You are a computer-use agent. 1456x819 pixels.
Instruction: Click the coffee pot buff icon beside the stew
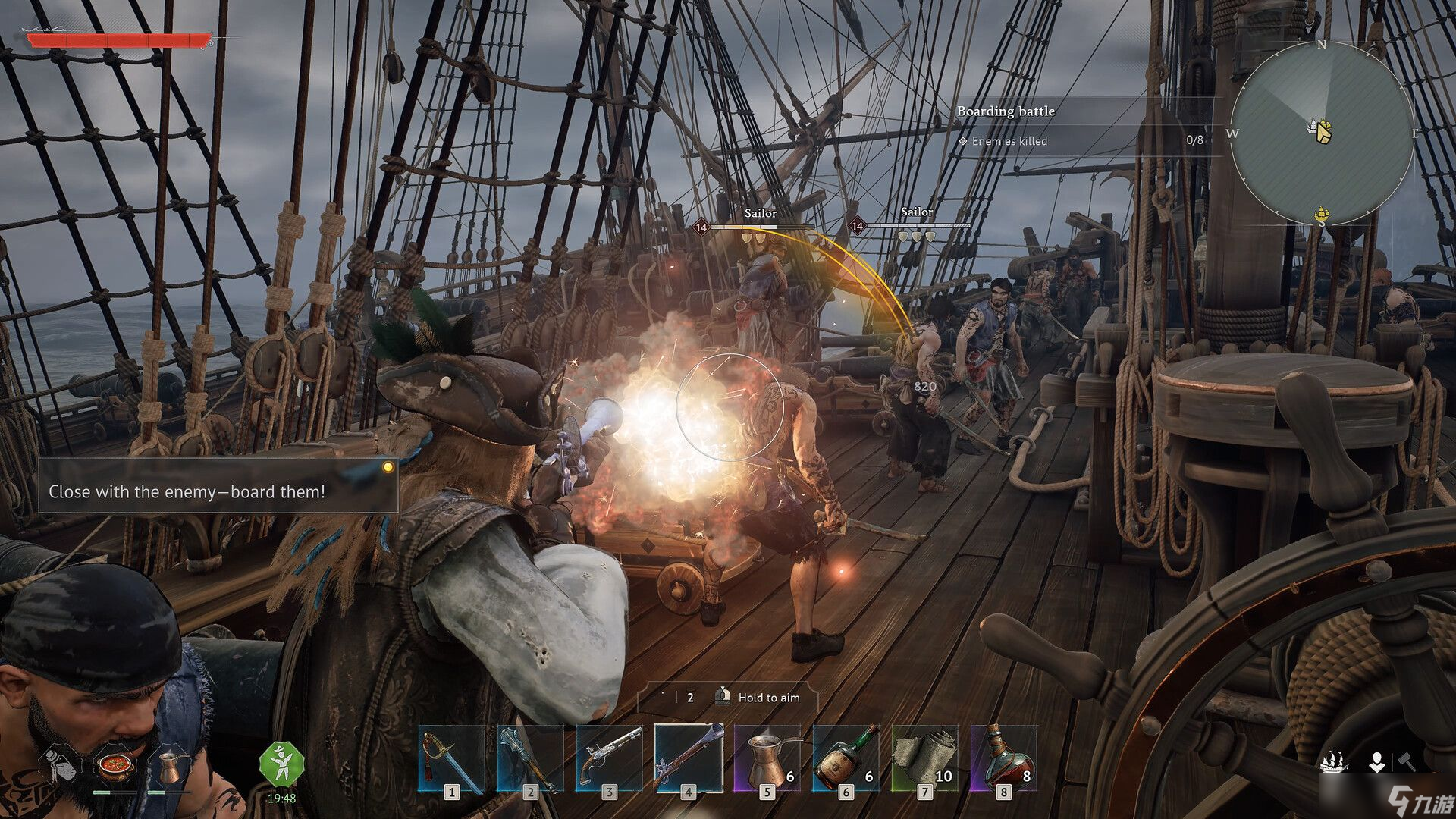tap(170, 766)
